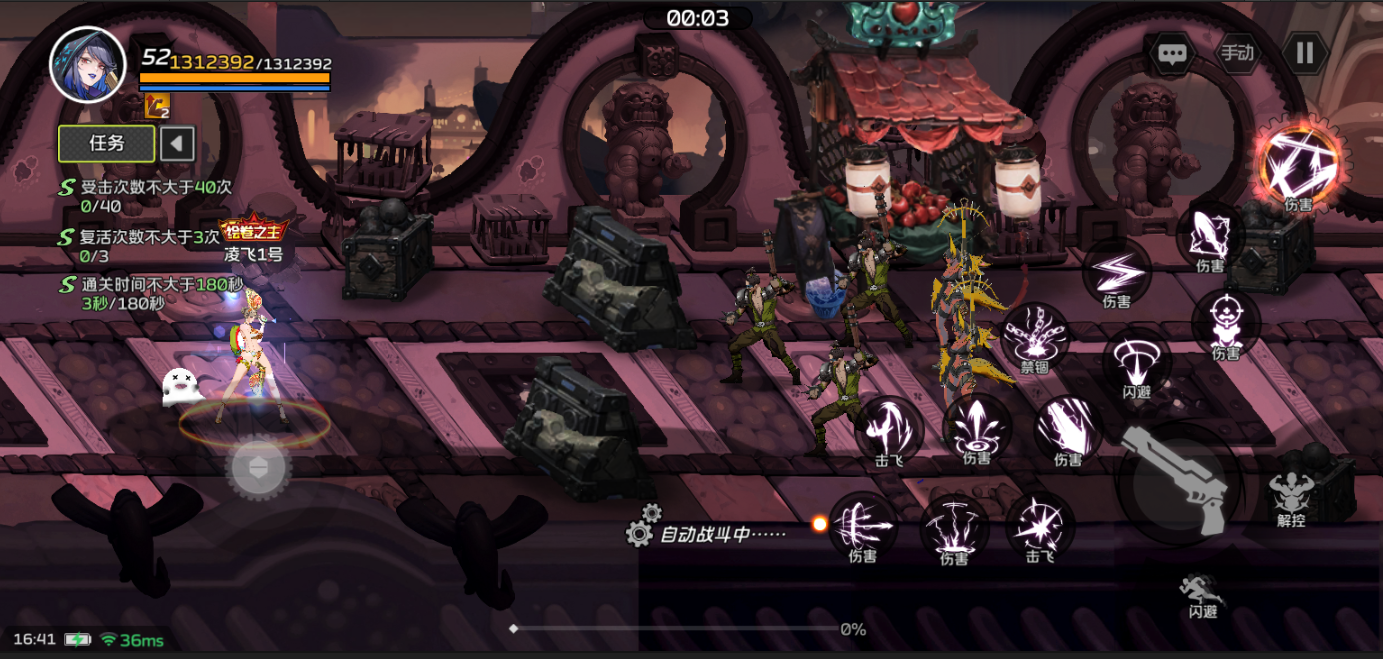The image size is (1383, 659).
Task: Activate the triple arrow 伤害 skill
Action: (x=862, y=523)
